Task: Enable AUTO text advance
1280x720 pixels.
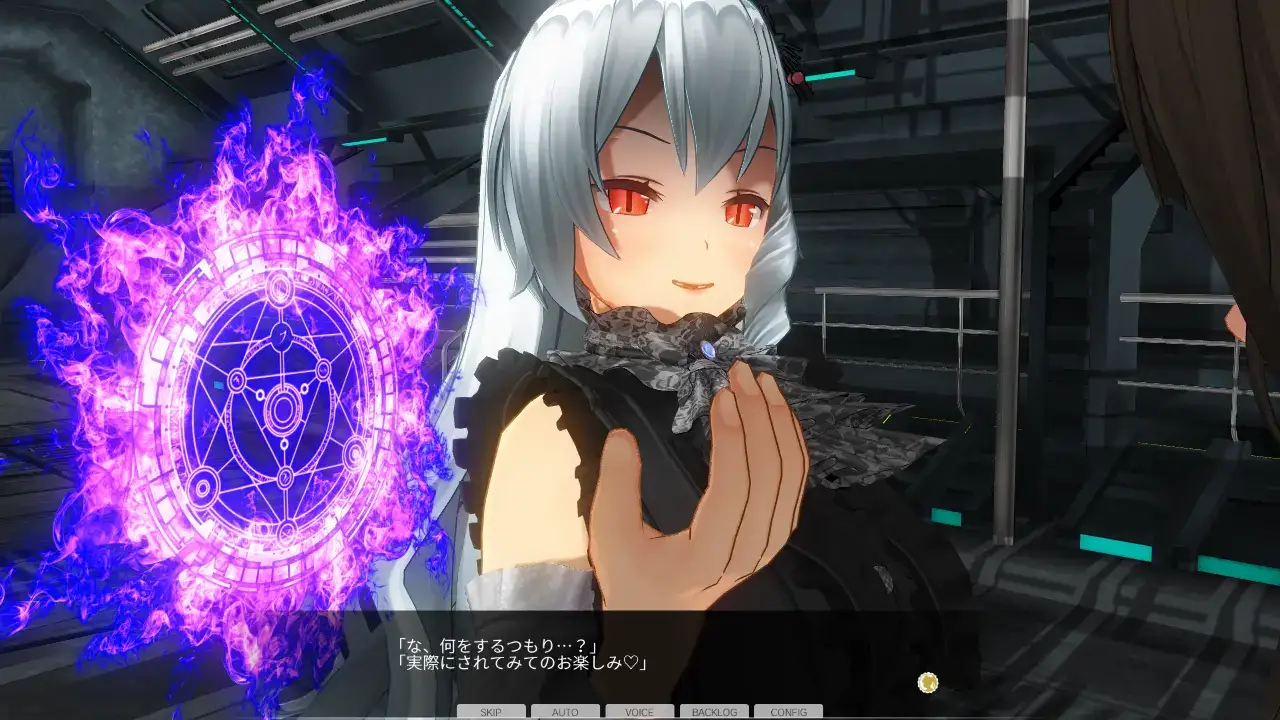Action: (565, 712)
